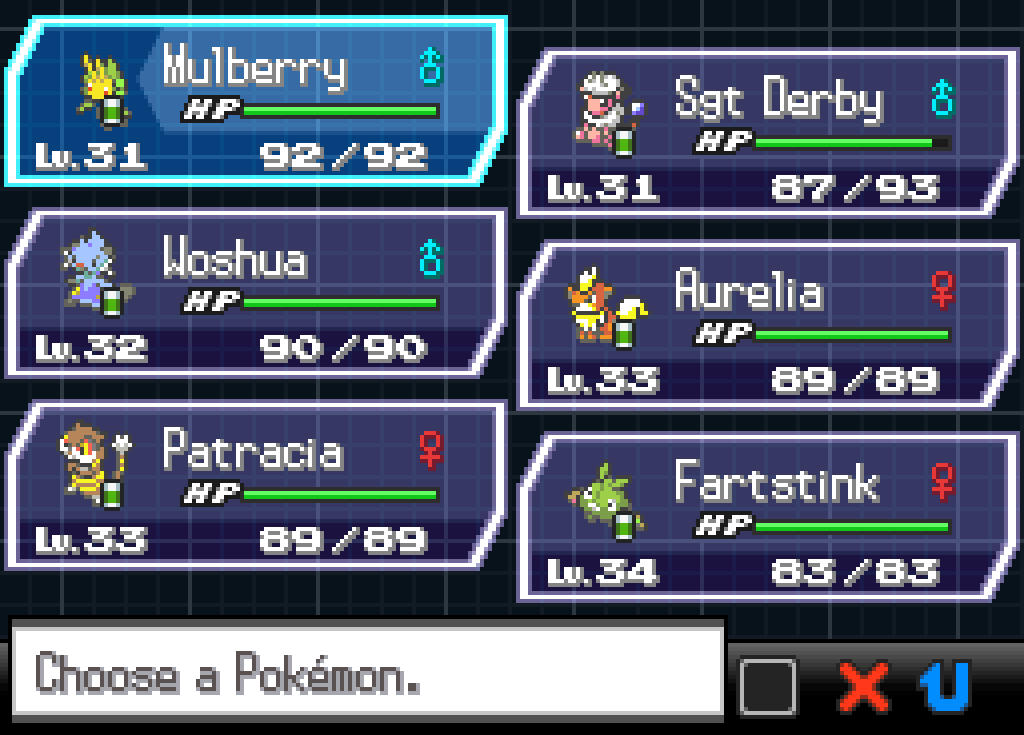The width and height of the screenshot is (1024, 735).
Task: Select the Fartstink party slot
Action: coord(766,517)
